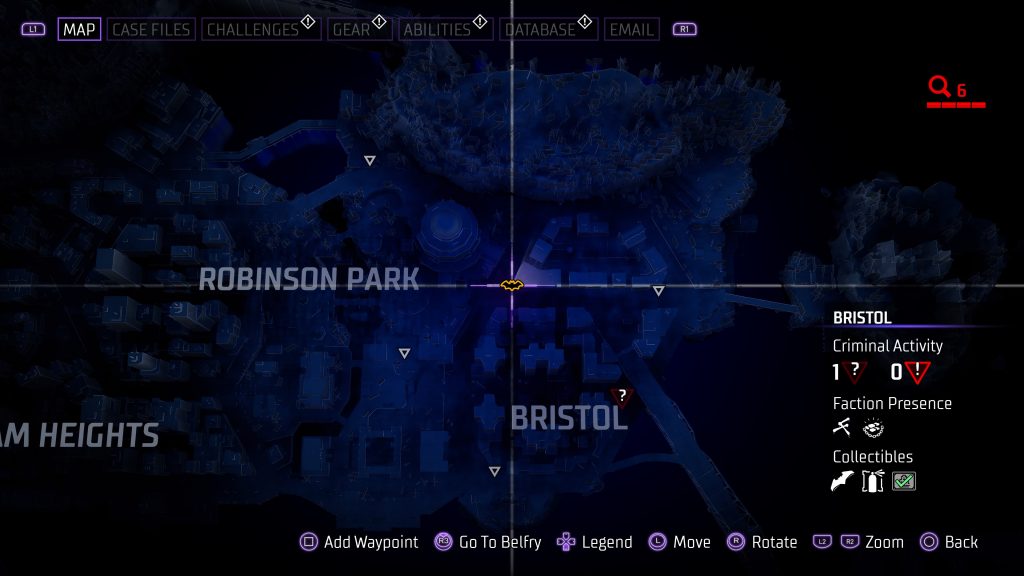Click the yellow bat player marker
1024x576 pixels.
(512, 286)
